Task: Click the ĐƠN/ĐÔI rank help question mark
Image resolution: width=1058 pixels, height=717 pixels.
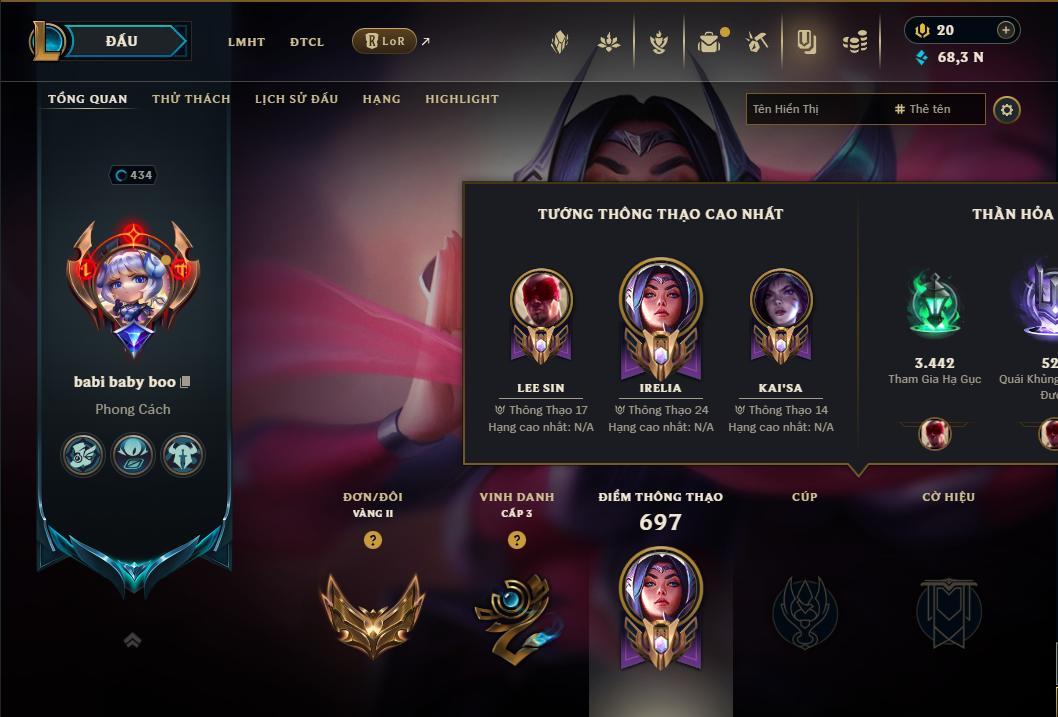Action: pyautogui.click(x=373, y=540)
